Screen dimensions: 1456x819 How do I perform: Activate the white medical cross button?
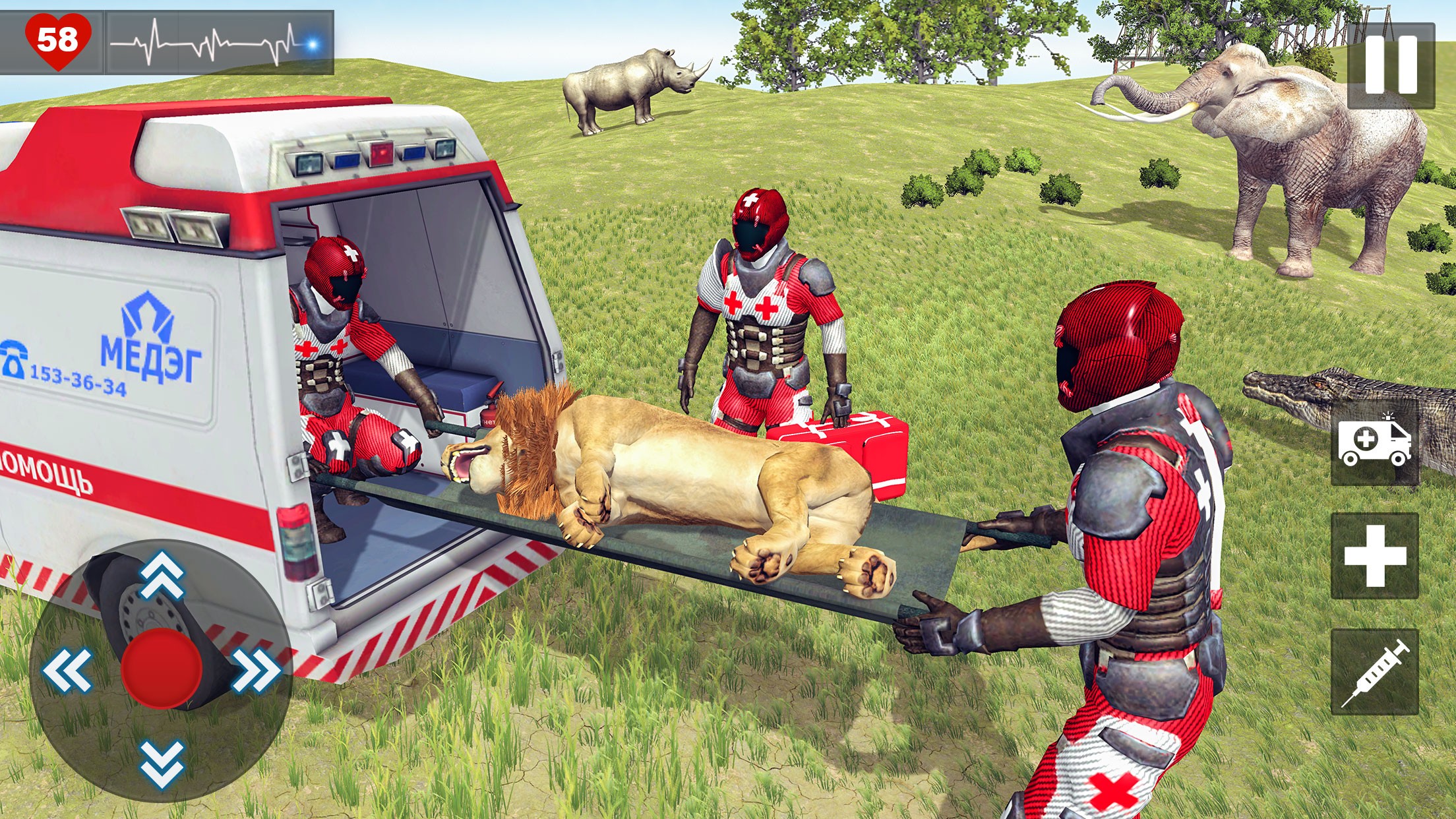click(x=1374, y=556)
